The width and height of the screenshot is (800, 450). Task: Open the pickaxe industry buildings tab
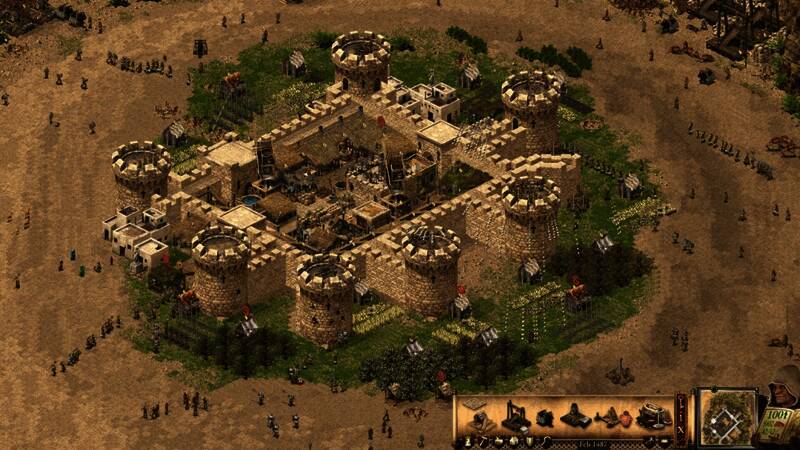point(484,441)
